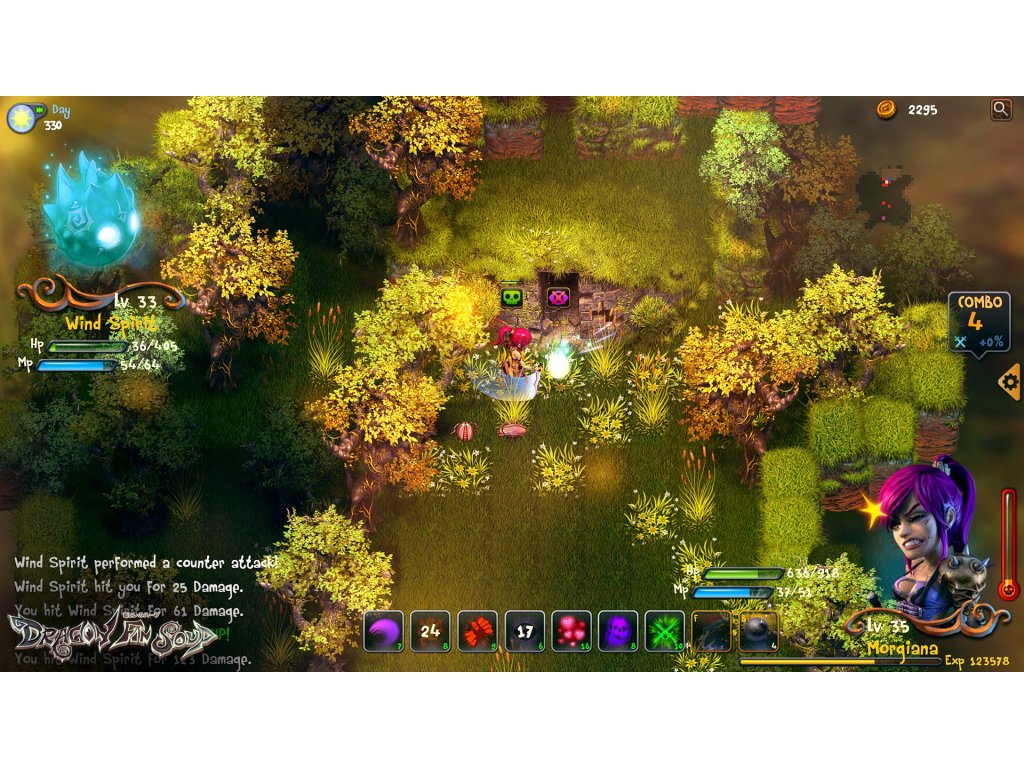
Task: Click the green skull status icon
Action: [x=512, y=297]
